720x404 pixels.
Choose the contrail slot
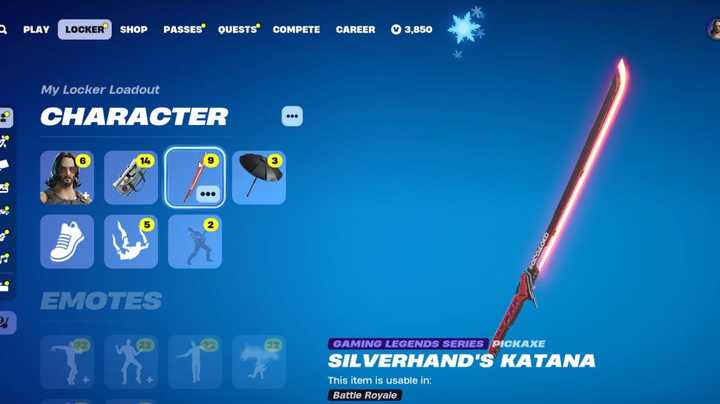point(131,242)
